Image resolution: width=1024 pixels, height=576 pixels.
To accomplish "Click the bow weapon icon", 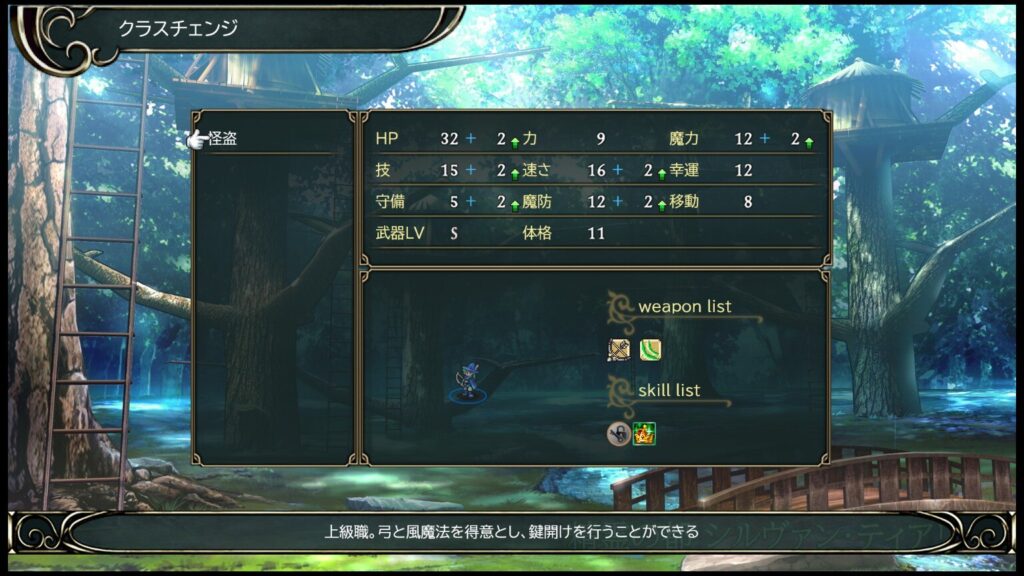I will [x=618, y=350].
